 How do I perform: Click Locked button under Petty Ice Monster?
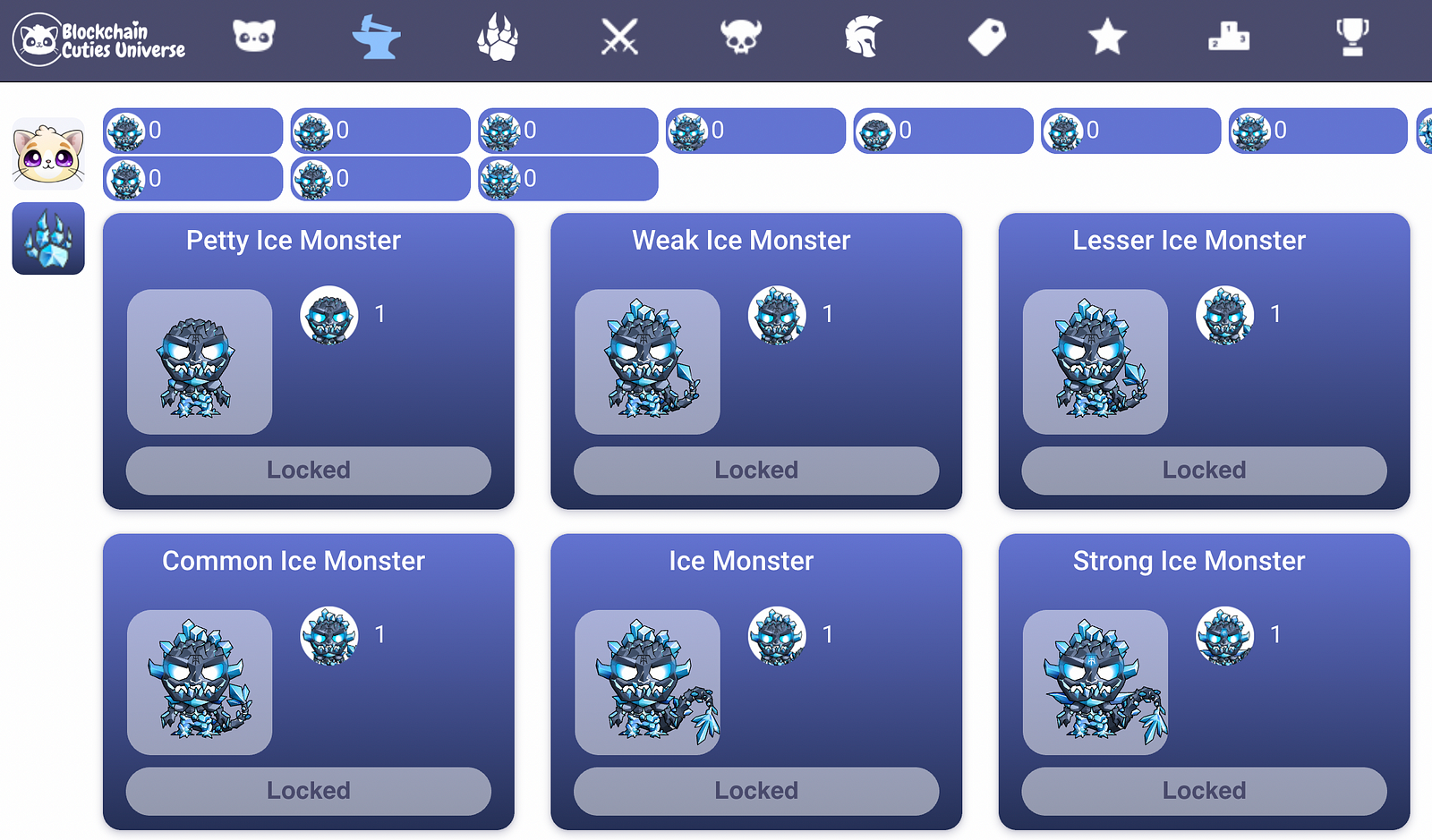tap(309, 471)
